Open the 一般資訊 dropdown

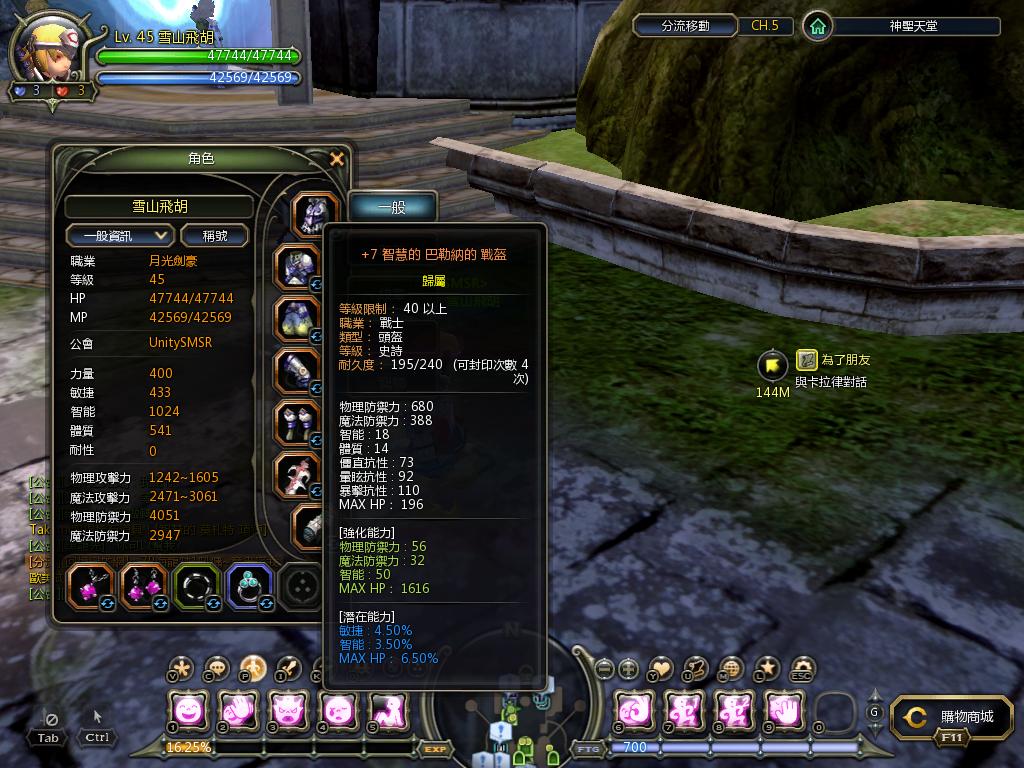(x=120, y=235)
